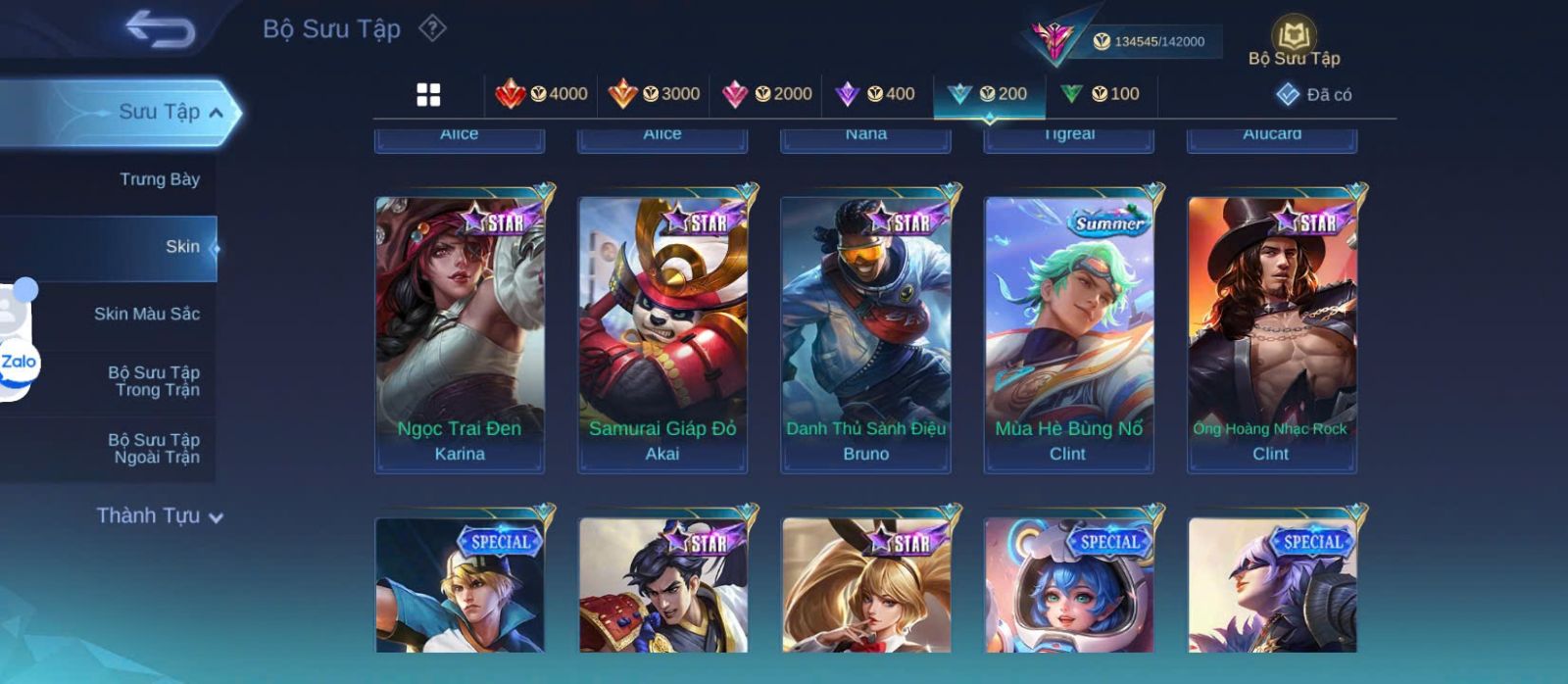
Task: Open the Zalo chat overlay bubble
Action: (19, 363)
